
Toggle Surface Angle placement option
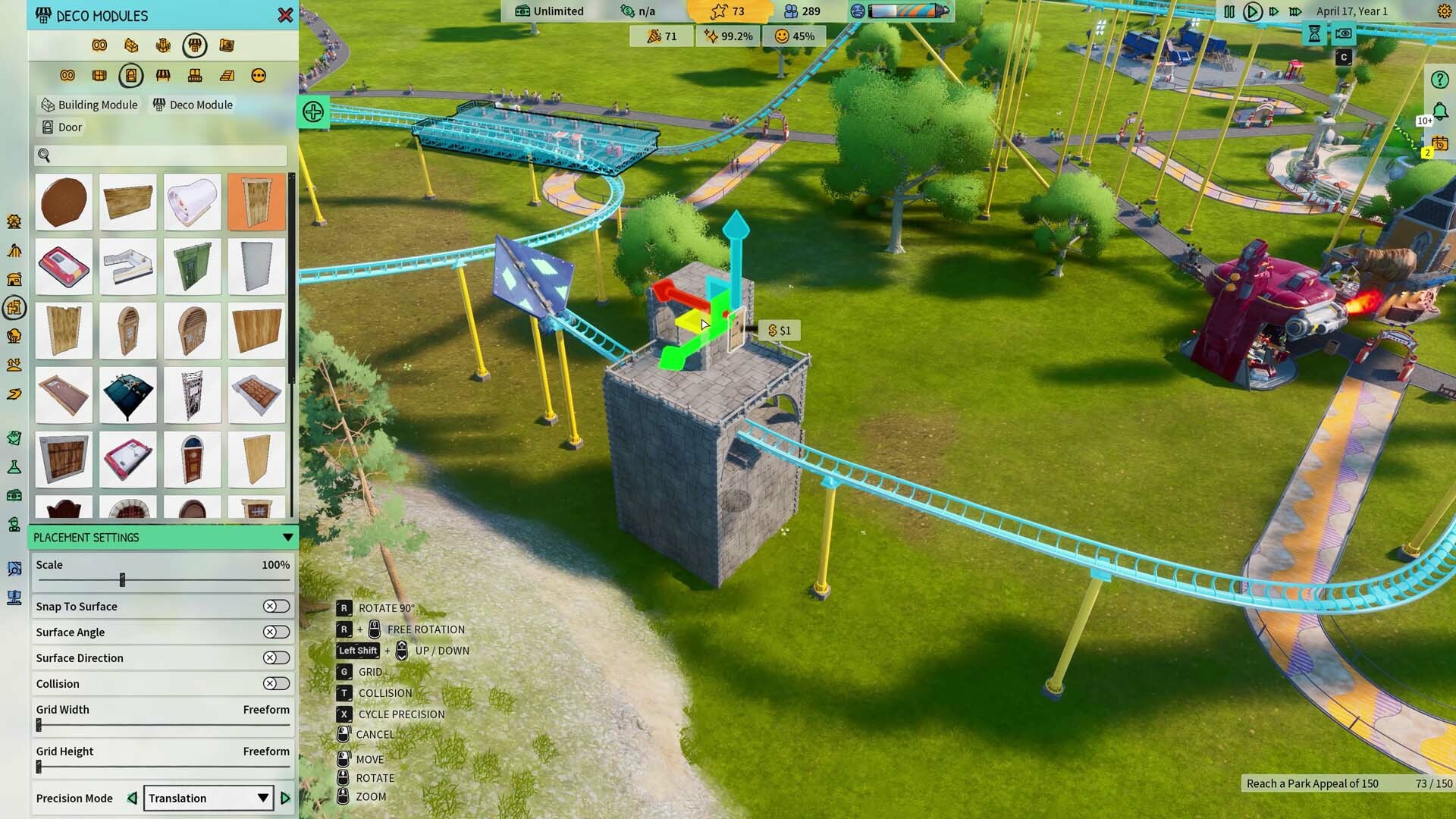(276, 632)
